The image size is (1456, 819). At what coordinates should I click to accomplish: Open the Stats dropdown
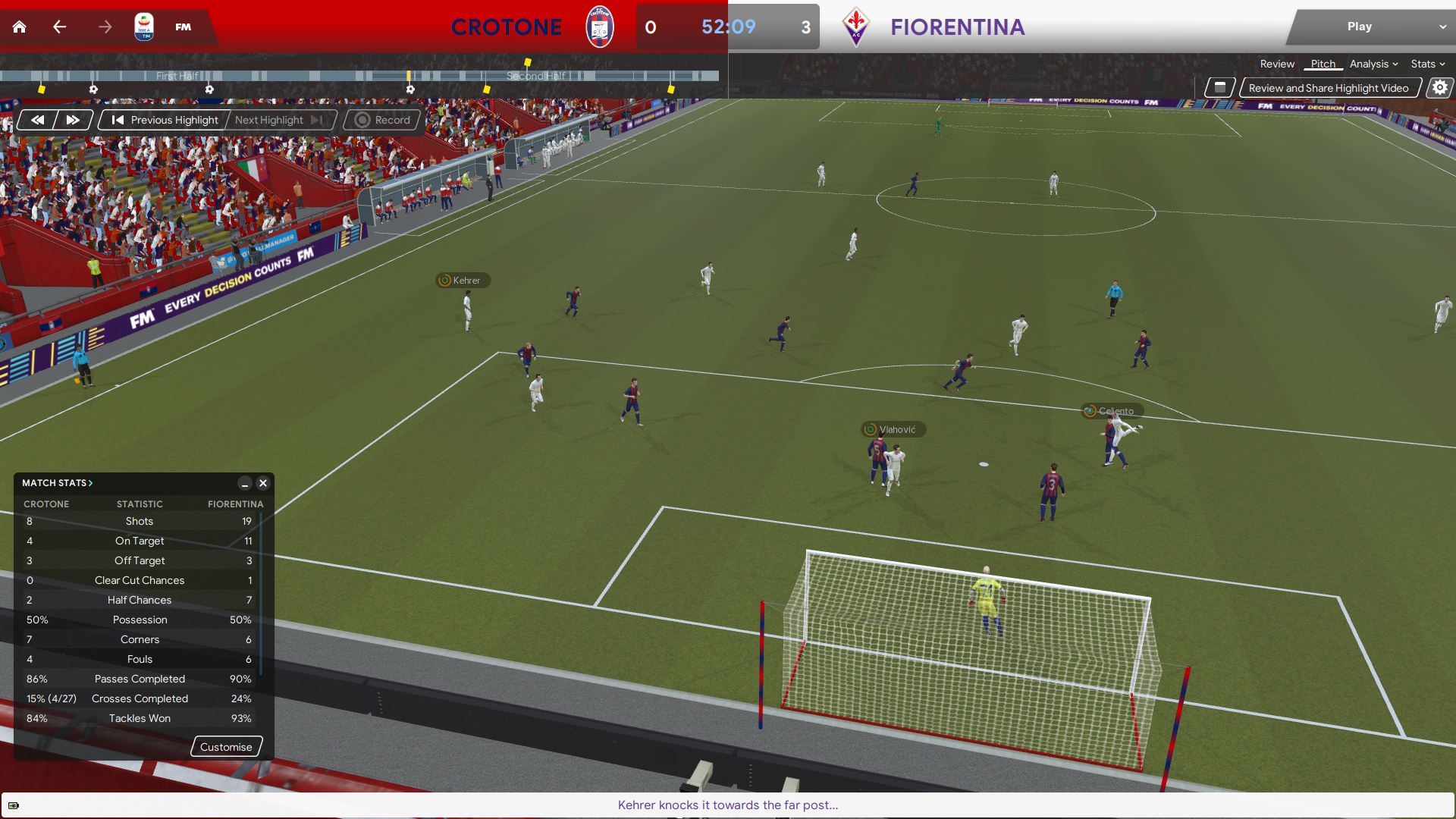1427,64
